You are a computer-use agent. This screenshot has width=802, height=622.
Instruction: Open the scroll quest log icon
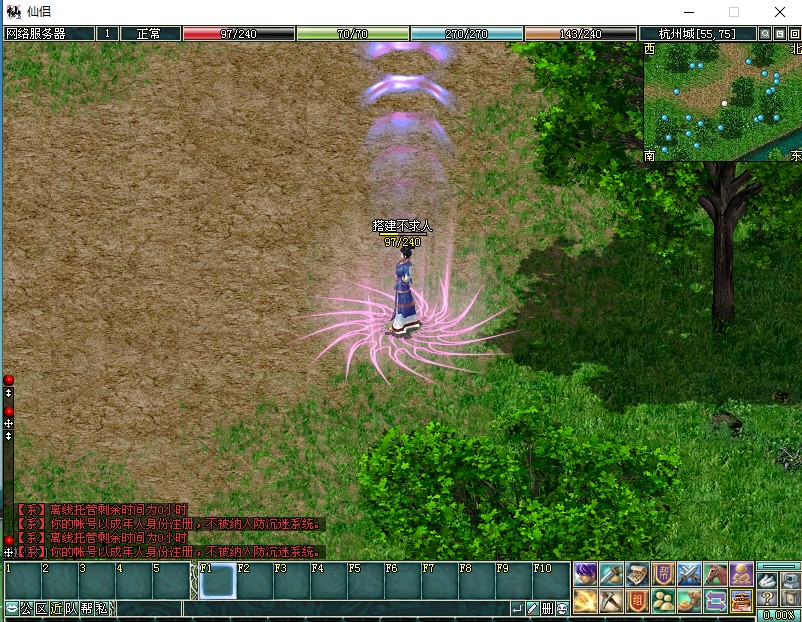pyautogui.click(x=637, y=574)
